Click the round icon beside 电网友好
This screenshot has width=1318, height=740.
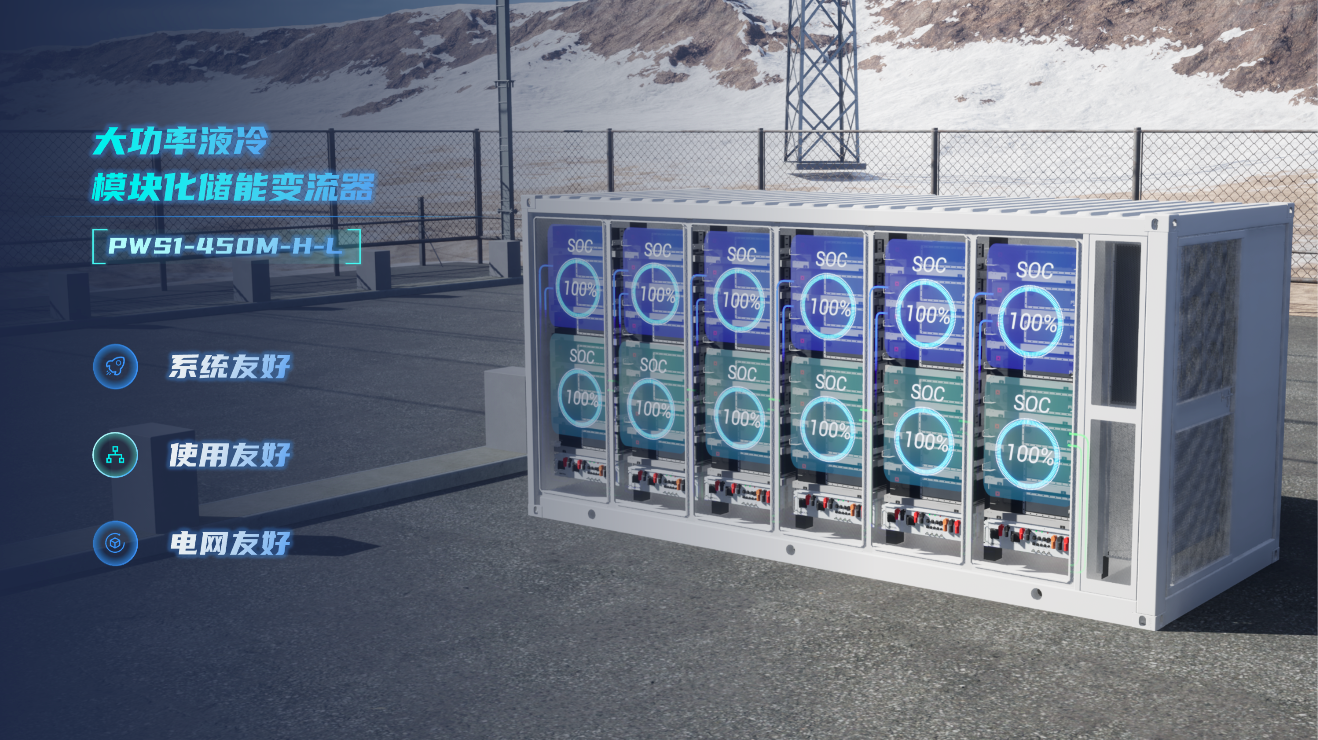coord(115,544)
